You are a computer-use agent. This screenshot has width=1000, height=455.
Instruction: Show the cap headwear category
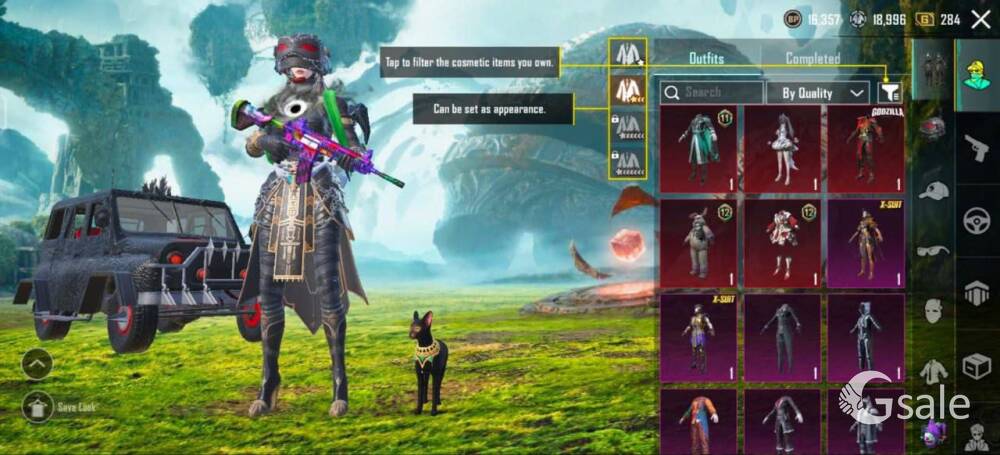[933, 190]
